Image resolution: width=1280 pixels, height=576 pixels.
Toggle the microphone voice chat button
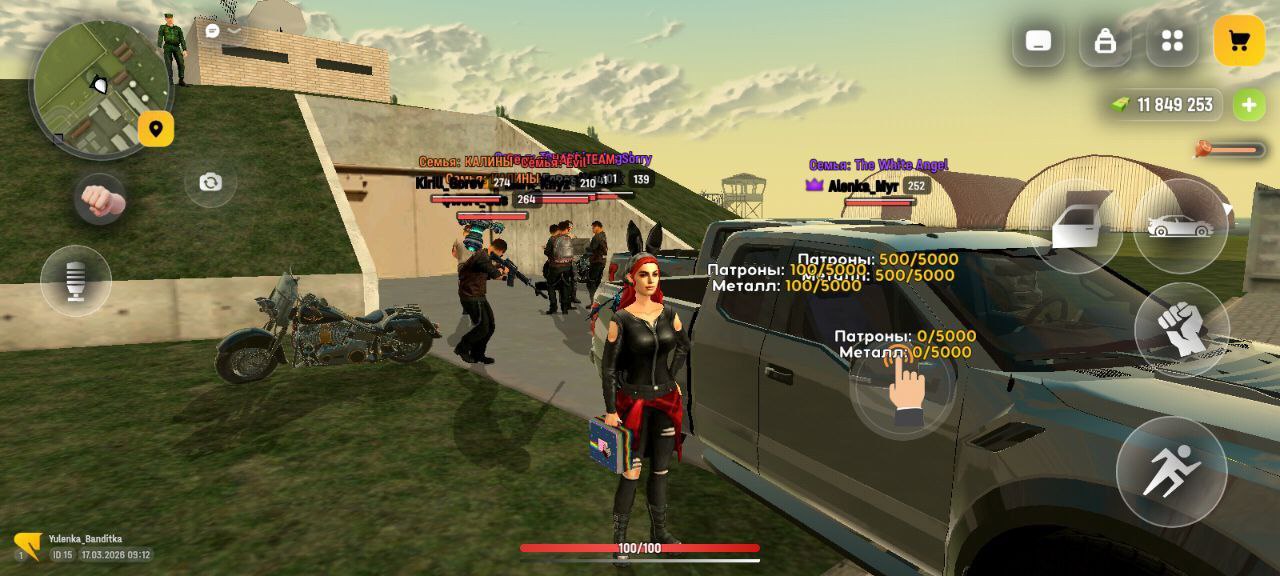pos(76,281)
